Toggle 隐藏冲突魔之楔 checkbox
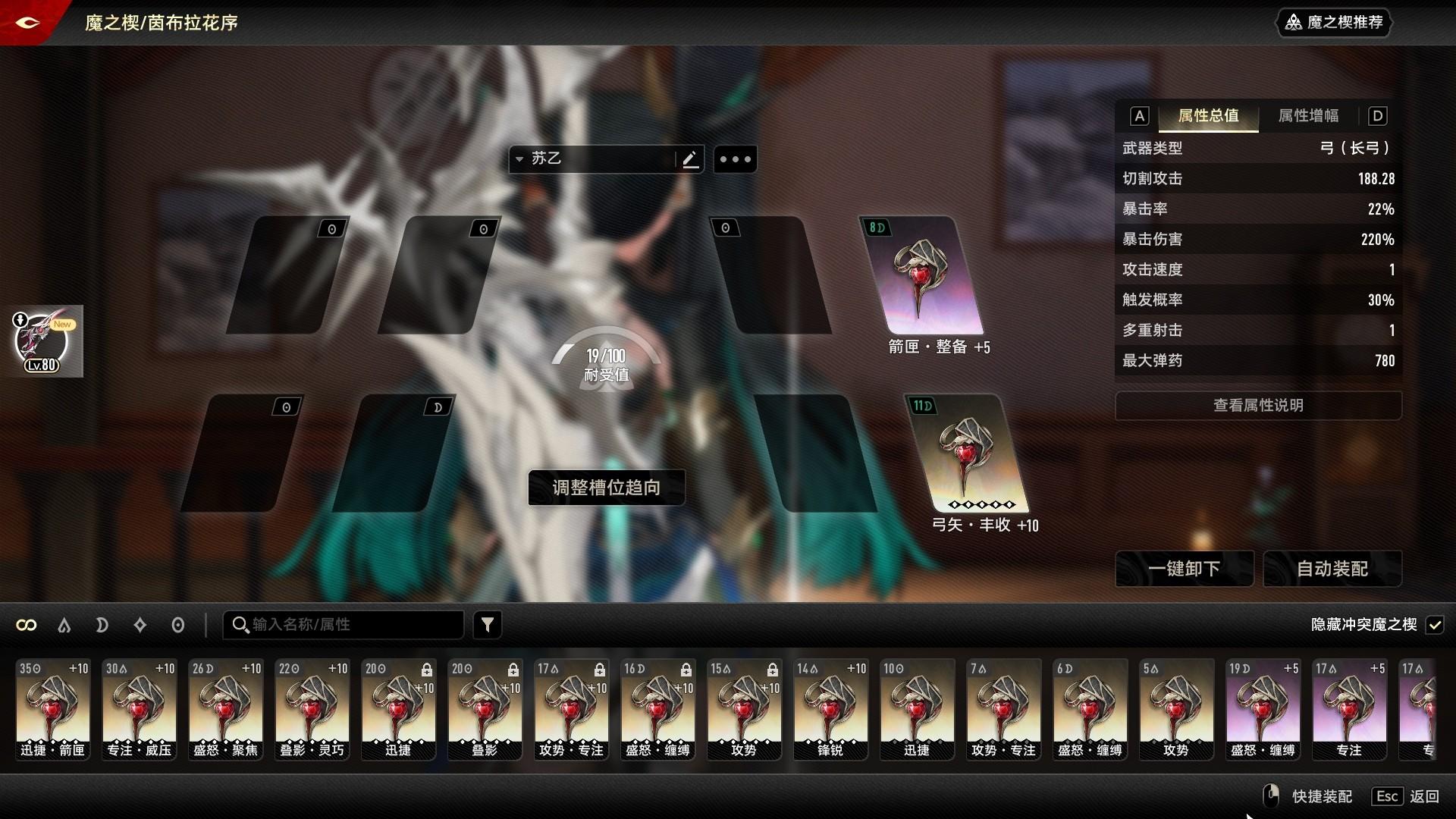This screenshot has width=1456, height=819. click(1434, 625)
